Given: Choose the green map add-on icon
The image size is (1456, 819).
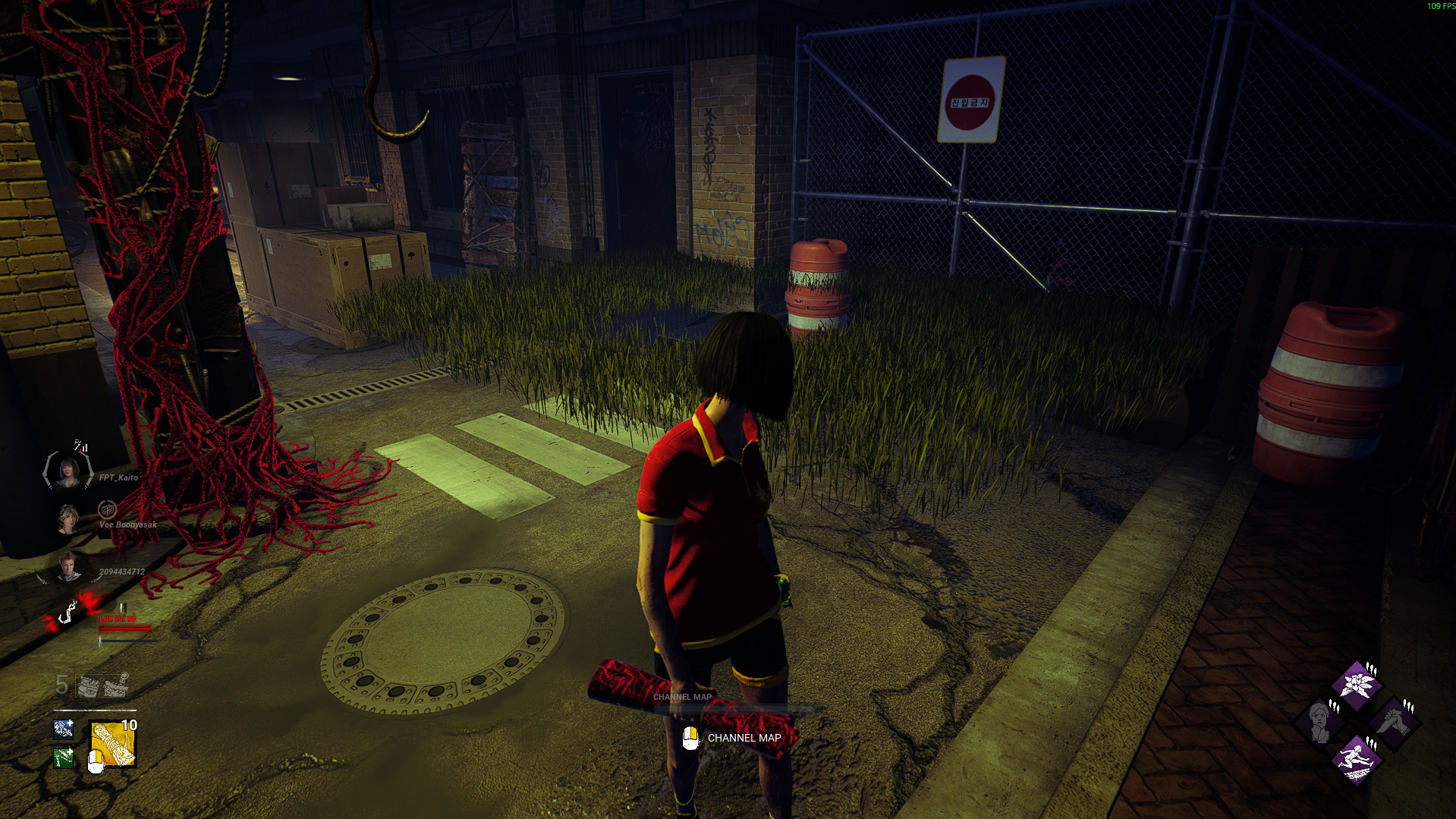Looking at the screenshot, I should (x=64, y=757).
